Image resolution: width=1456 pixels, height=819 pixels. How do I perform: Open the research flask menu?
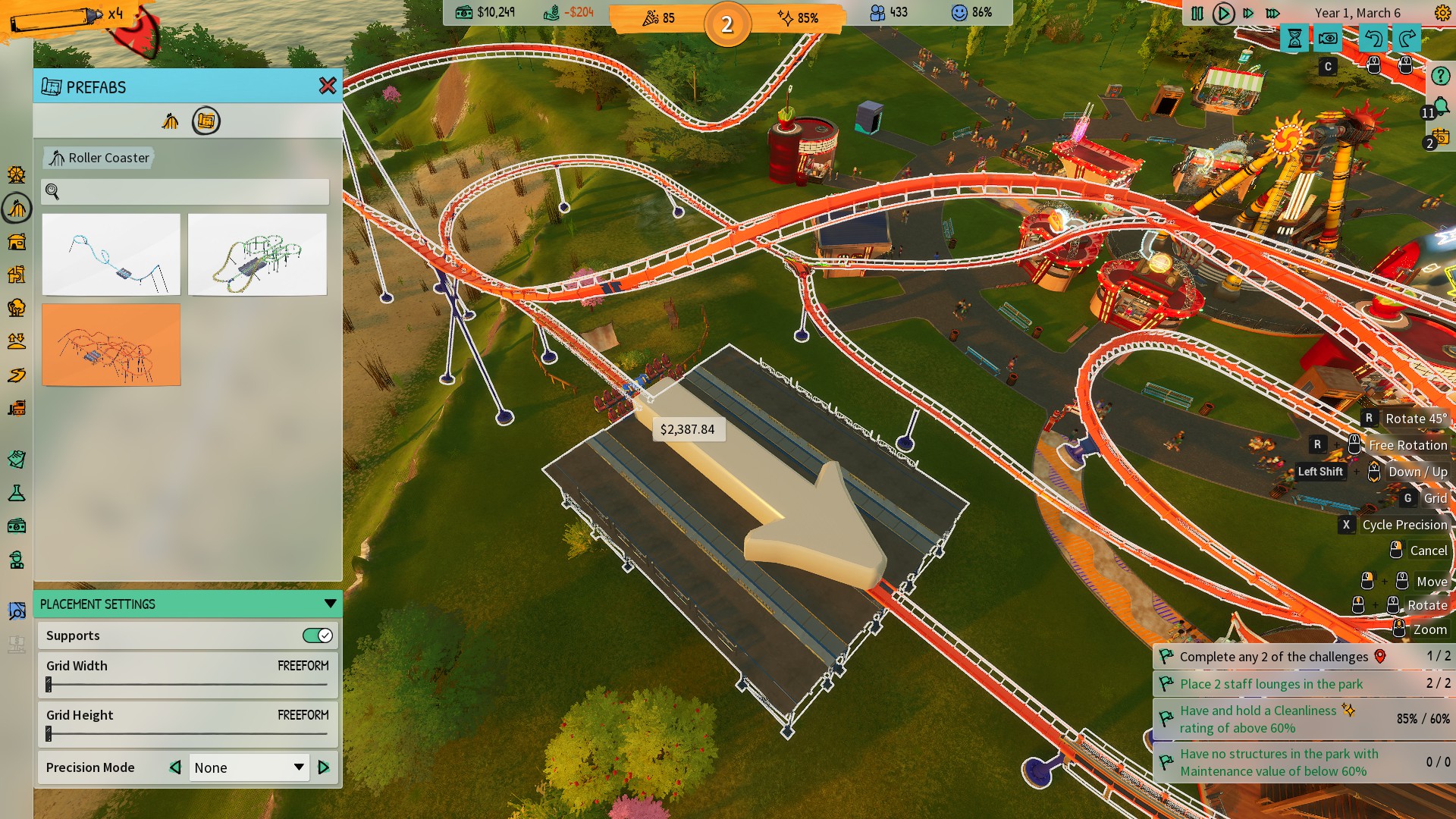tap(17, 494)
